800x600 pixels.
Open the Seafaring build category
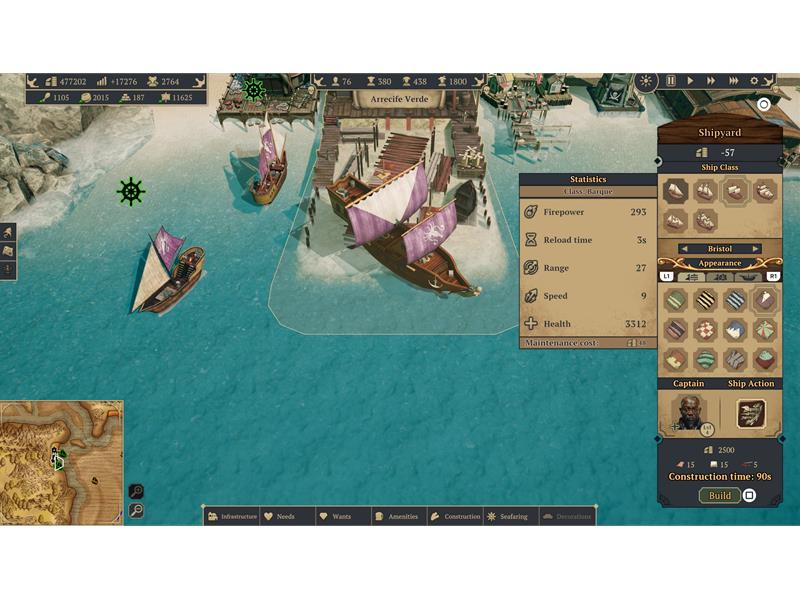click(x=512, y=516)
